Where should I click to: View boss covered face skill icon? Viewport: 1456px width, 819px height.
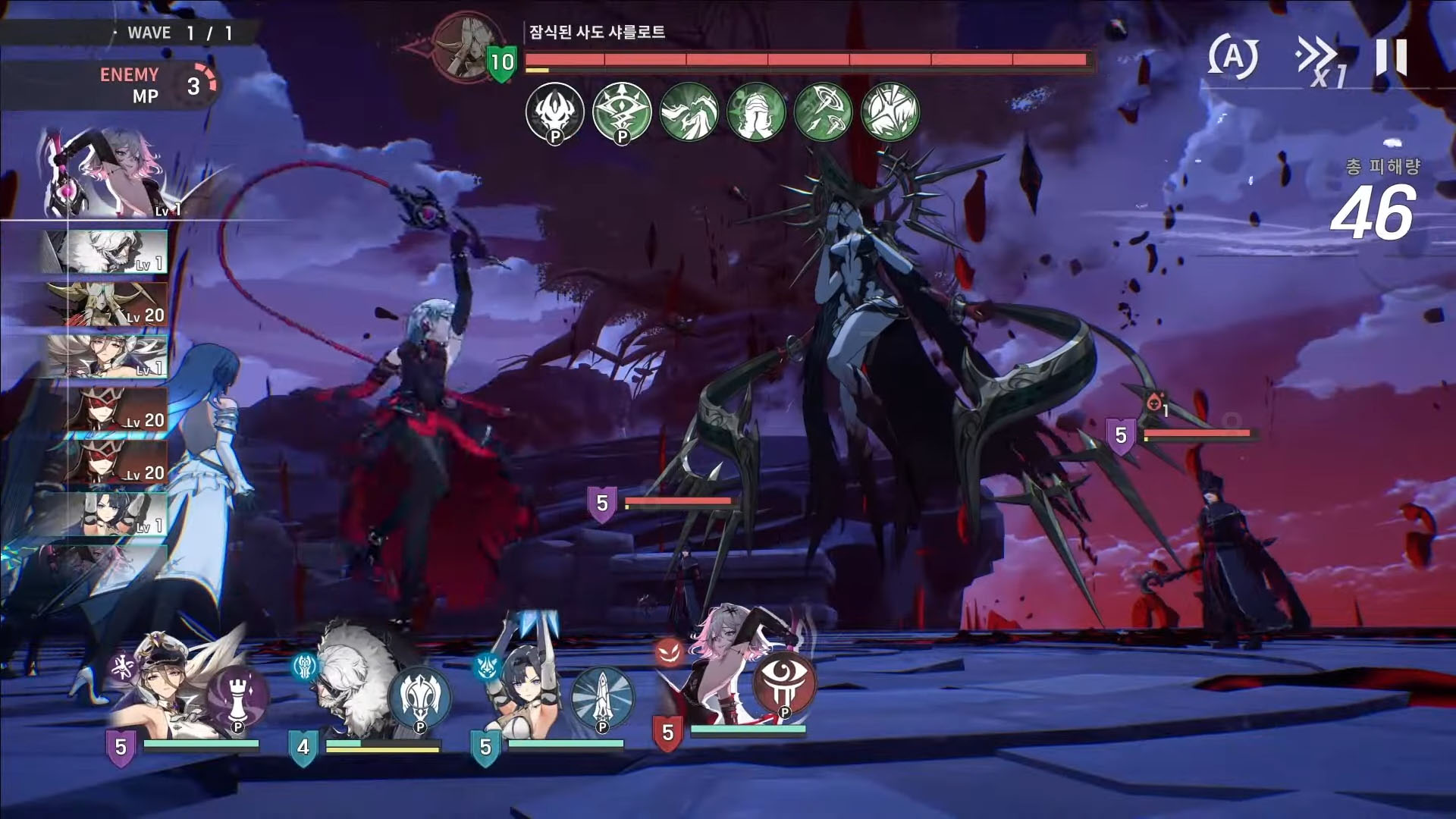click(756, 112)
